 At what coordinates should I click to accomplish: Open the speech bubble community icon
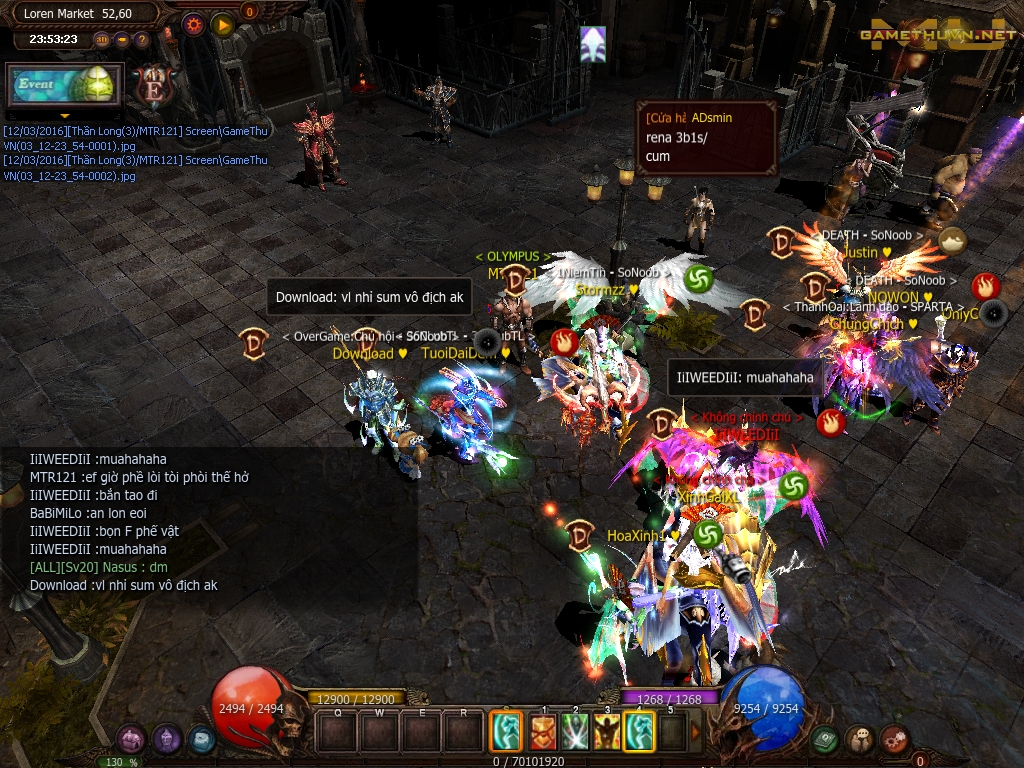(x=859, y=739)
